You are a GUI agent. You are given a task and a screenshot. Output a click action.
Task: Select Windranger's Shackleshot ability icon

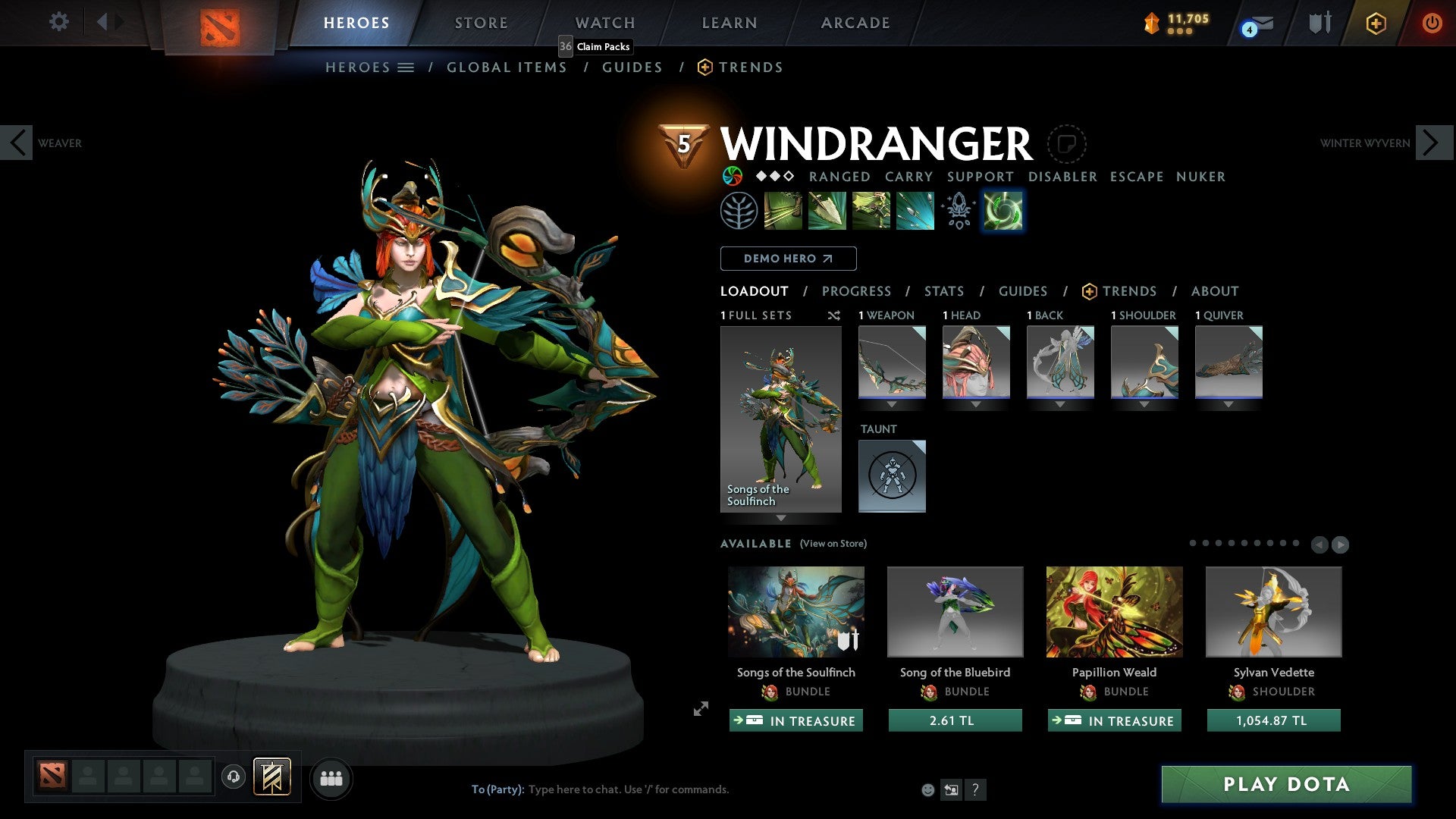point(783,210)
